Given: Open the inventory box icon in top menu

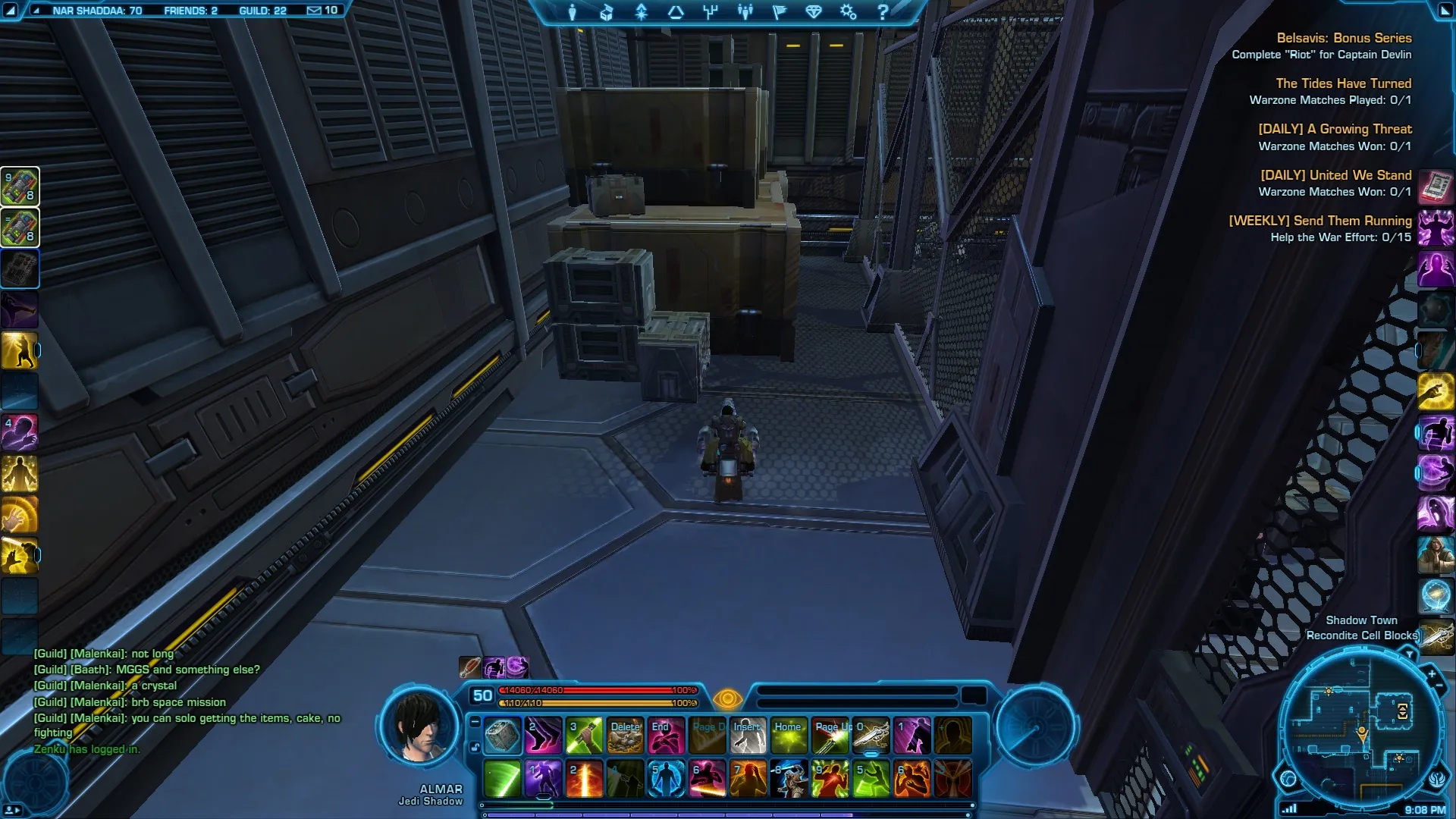Looking at the screenshot, I should 607,12.
